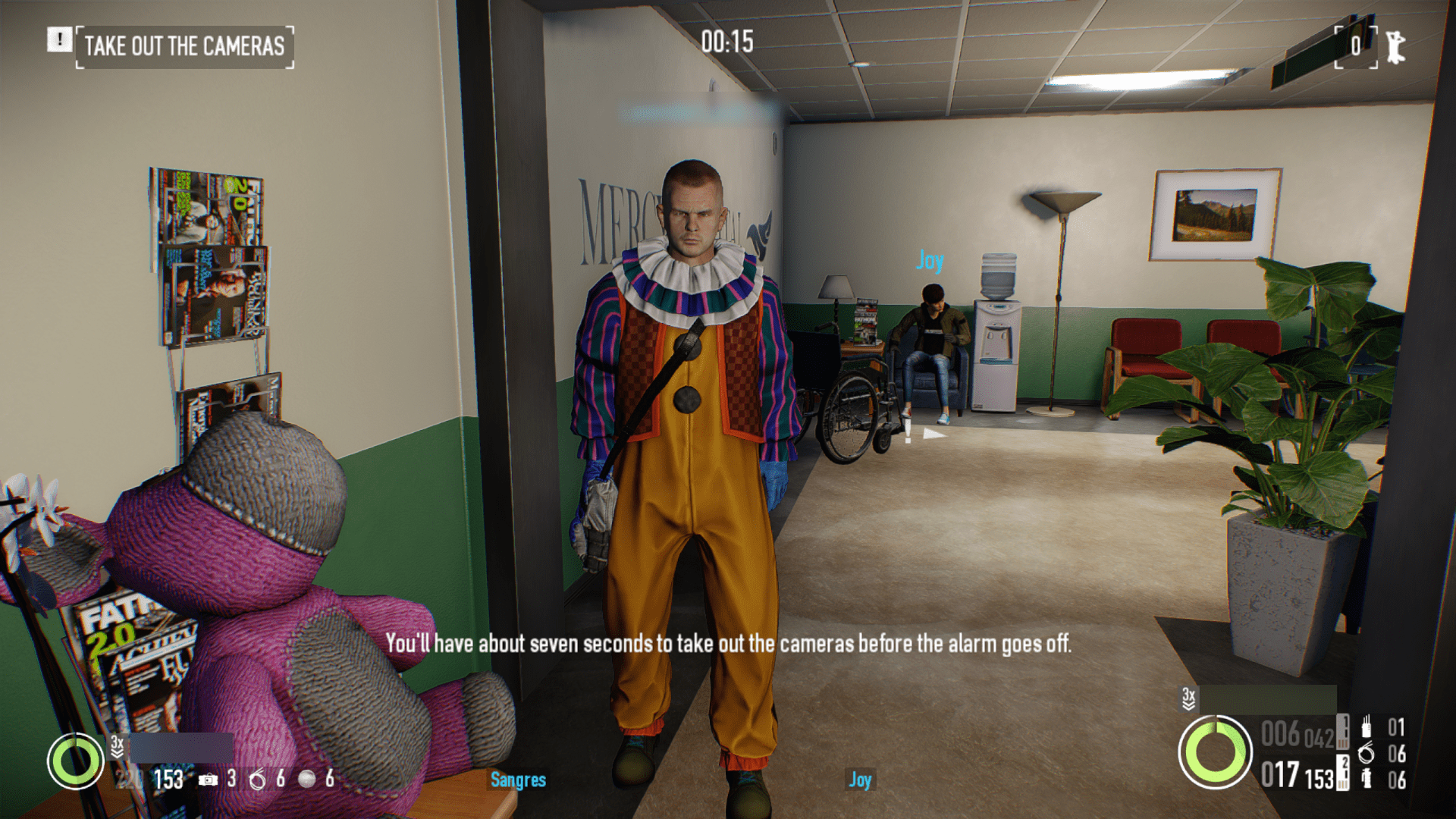The height and width of the screenshot is (819, 1456).
Task: Click the hostage counter figure icon
Action: pos(1395,47)
